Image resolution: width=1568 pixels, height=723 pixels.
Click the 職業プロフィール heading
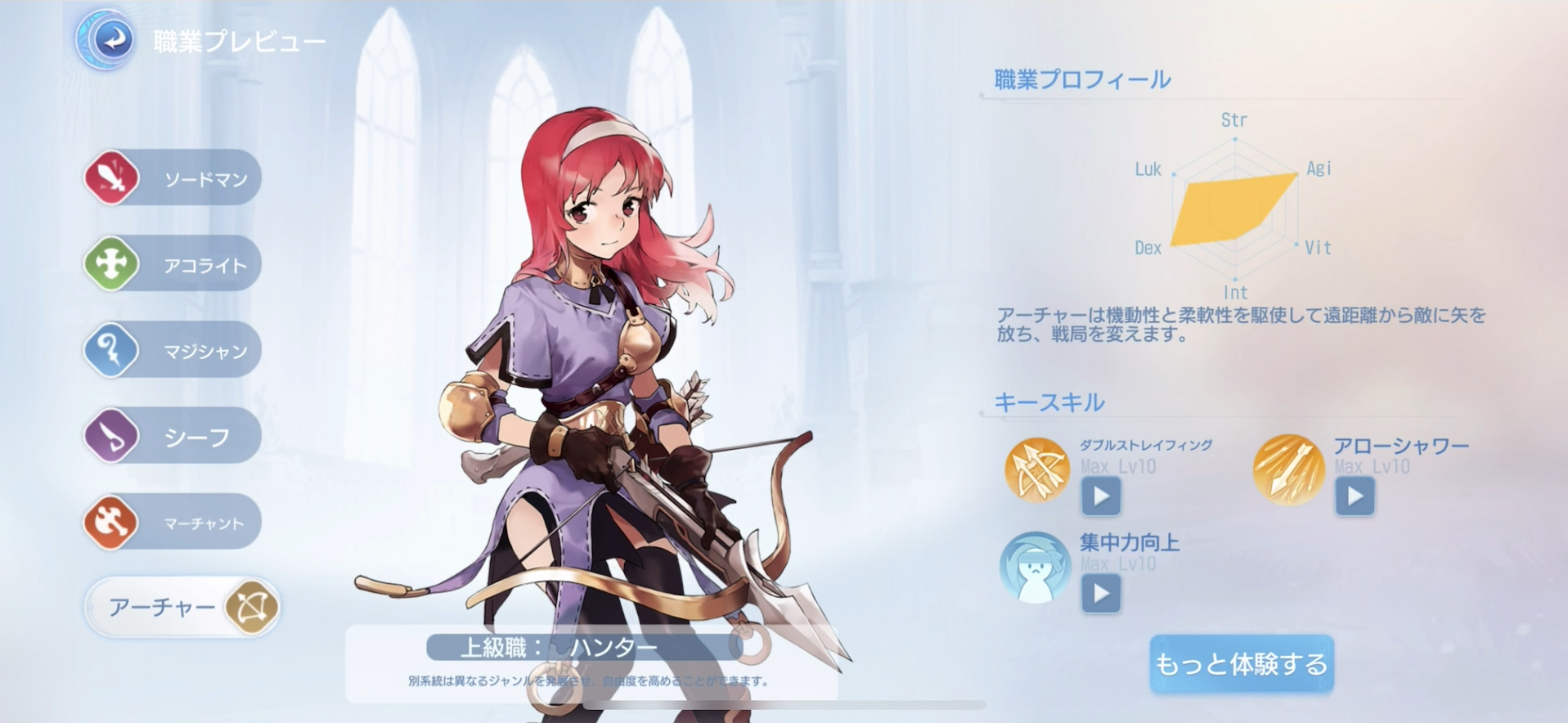pyautogui.click(x=1081, y=79)
